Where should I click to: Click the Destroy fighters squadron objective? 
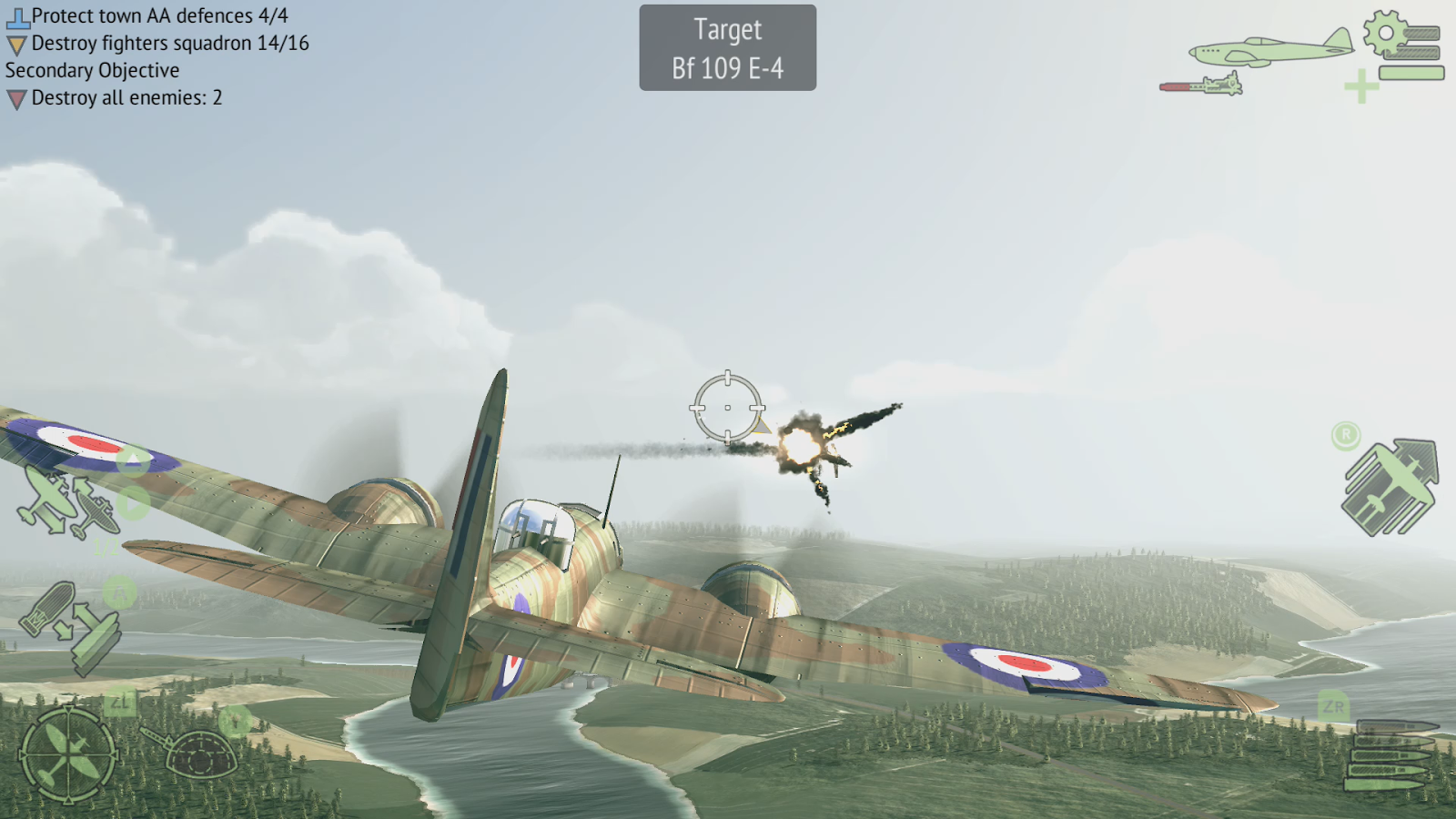pos(169,44)
